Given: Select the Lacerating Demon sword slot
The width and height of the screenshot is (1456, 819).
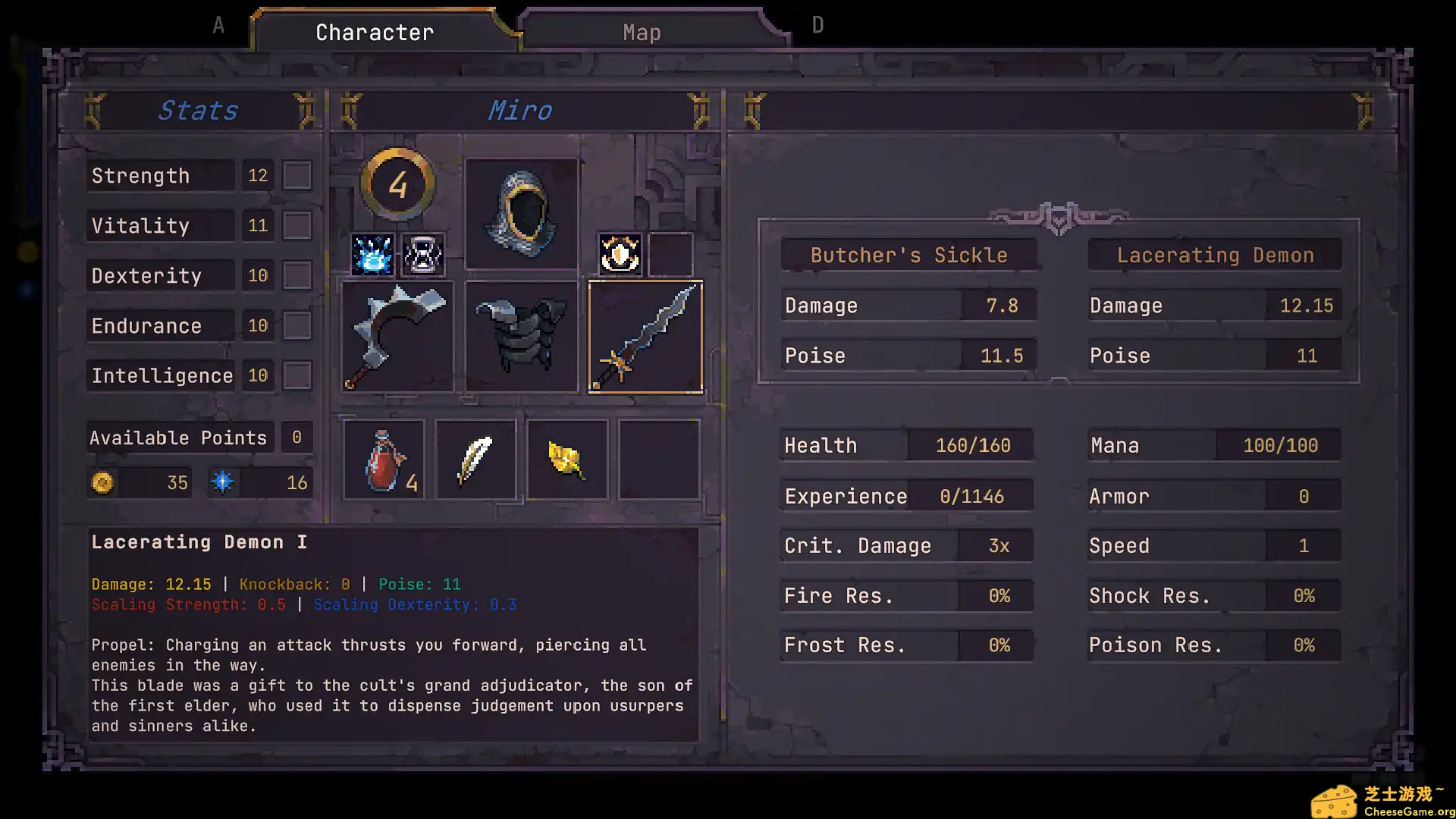Looking at the screenshot, I should [x=645, y=337].
